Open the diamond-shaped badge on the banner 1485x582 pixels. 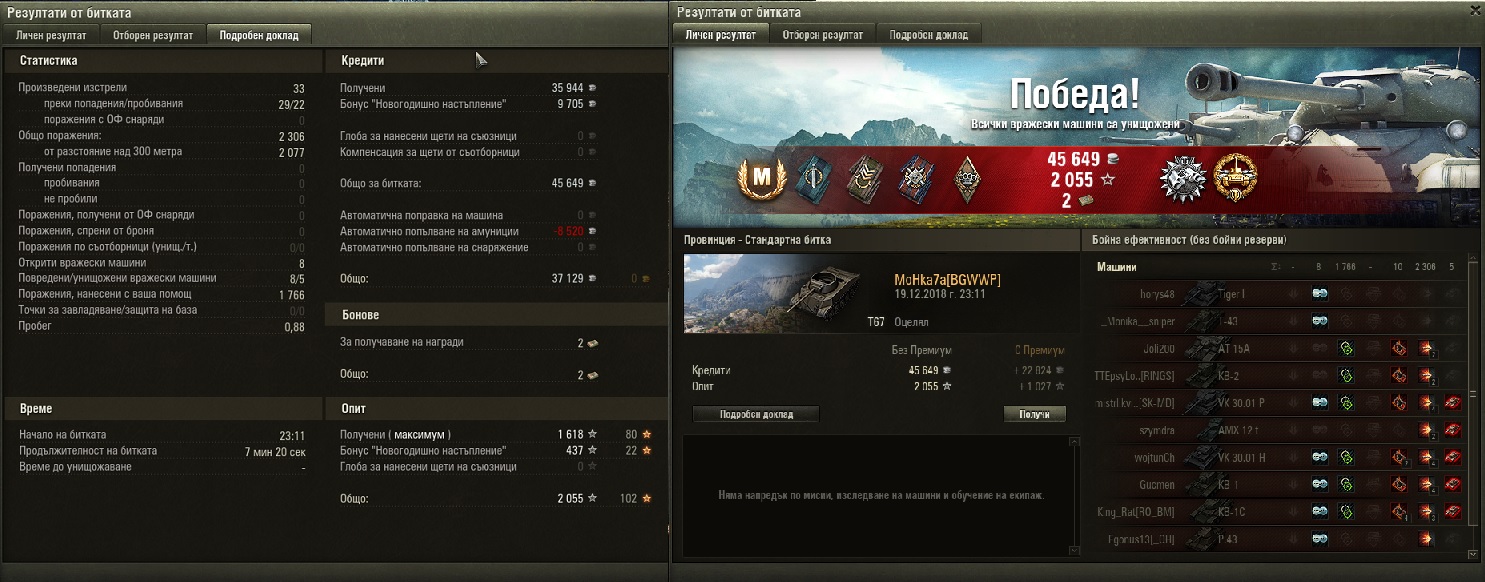pos(965,178)
